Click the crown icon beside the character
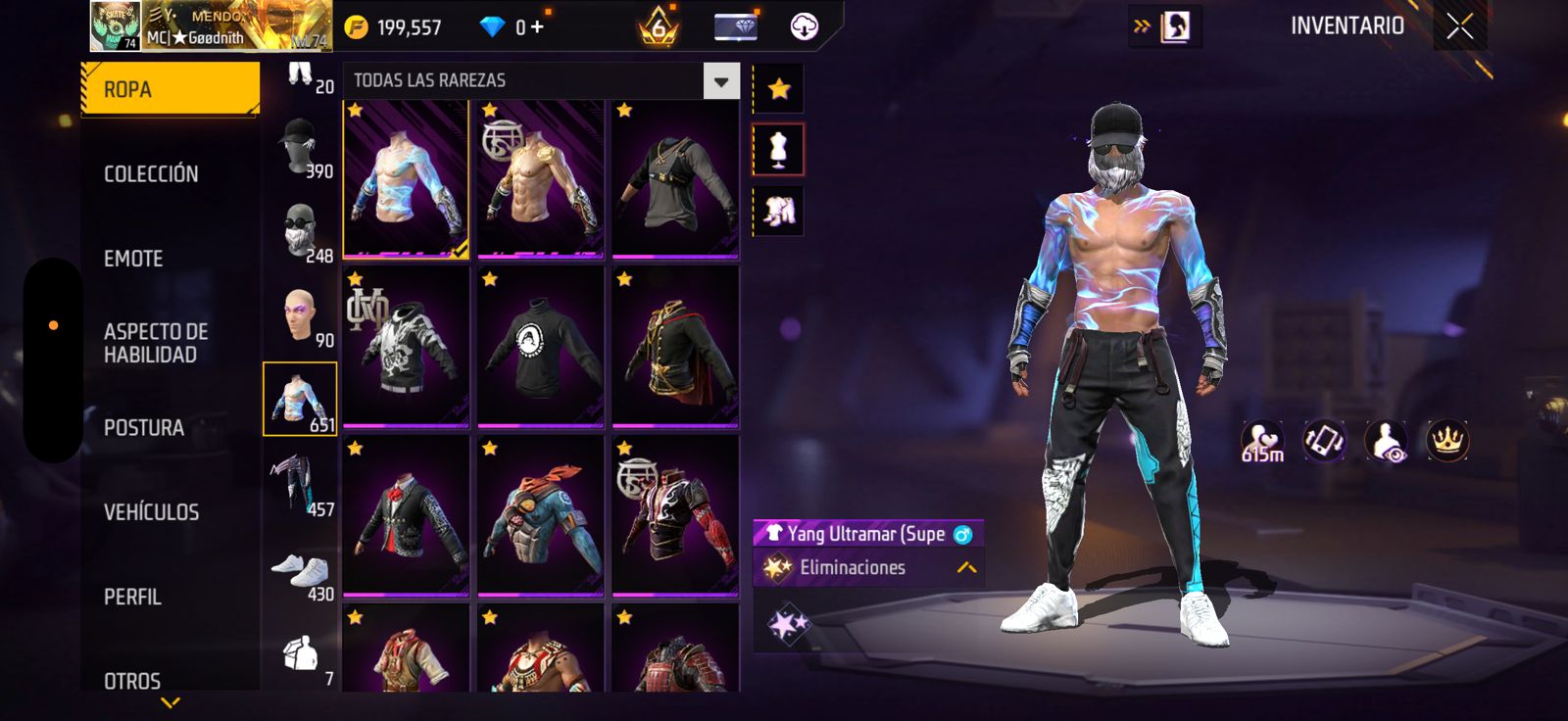The height and width of the screenshot is (721, 1568). (1446, 441)
